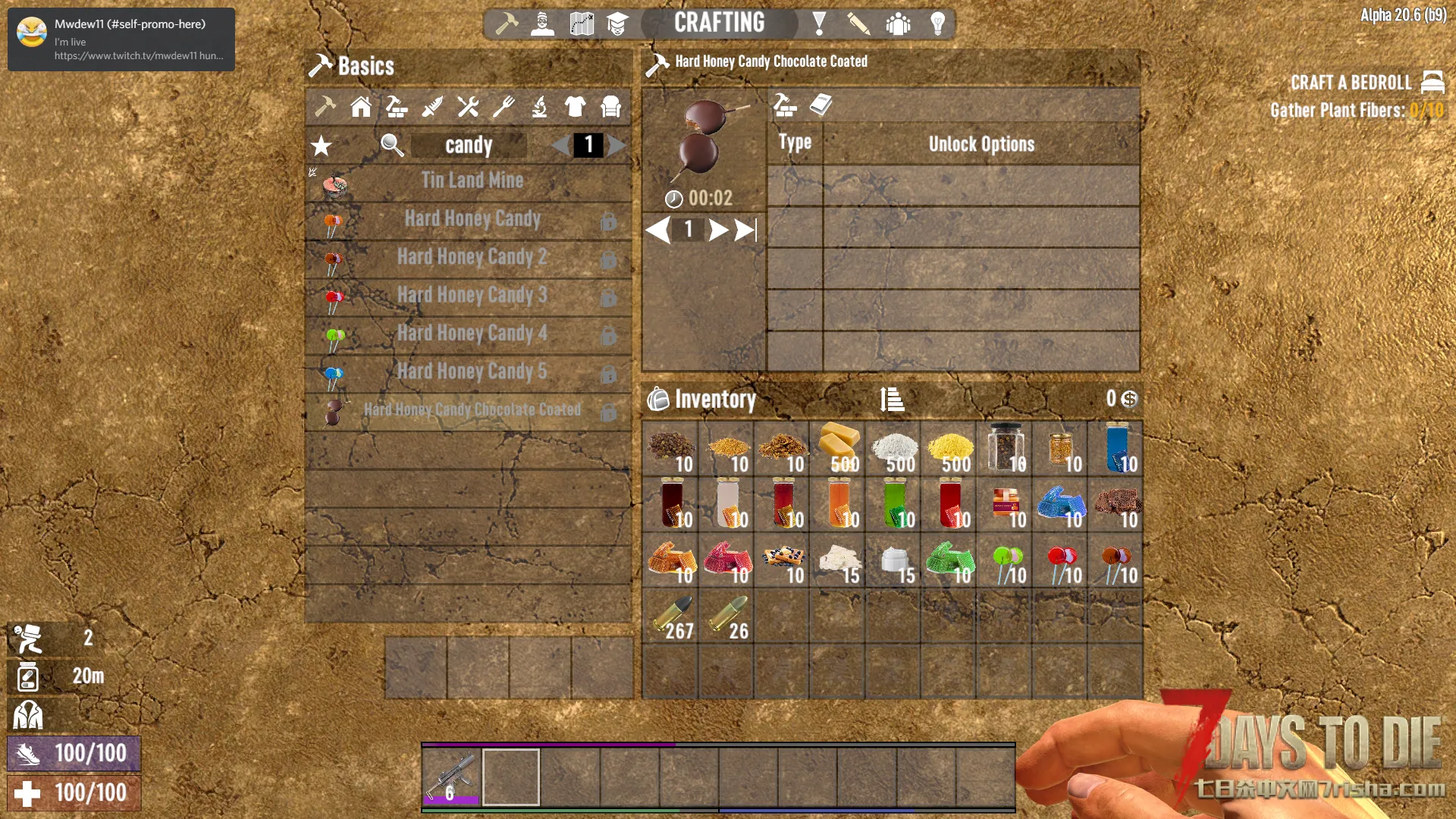Open the character tab icon
Image resolution: width=1456 pixels, height=819 pixels.
click(542, 24)
